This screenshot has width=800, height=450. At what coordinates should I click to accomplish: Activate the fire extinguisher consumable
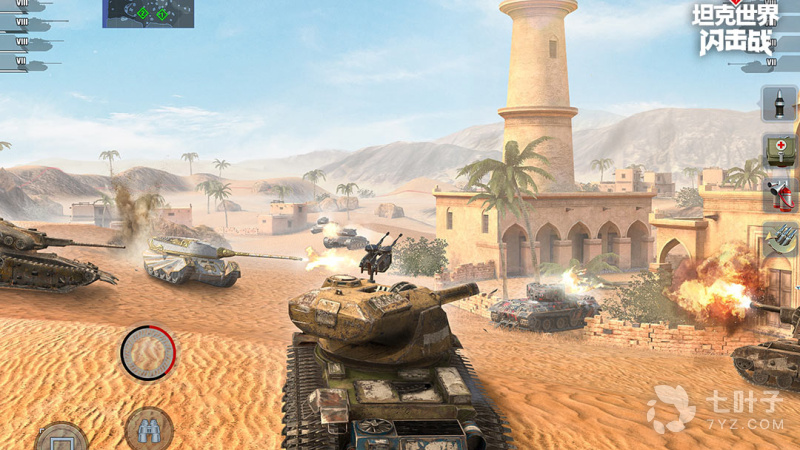[779, 194]
